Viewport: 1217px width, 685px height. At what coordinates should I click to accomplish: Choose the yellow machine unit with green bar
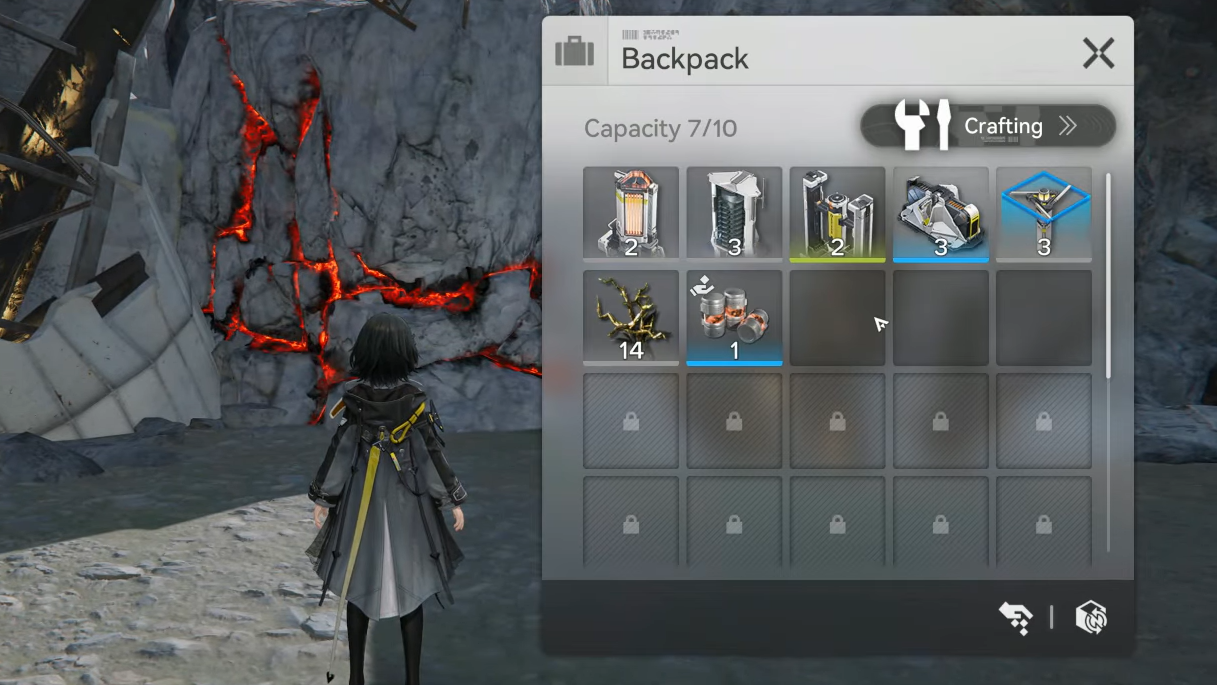837,213
